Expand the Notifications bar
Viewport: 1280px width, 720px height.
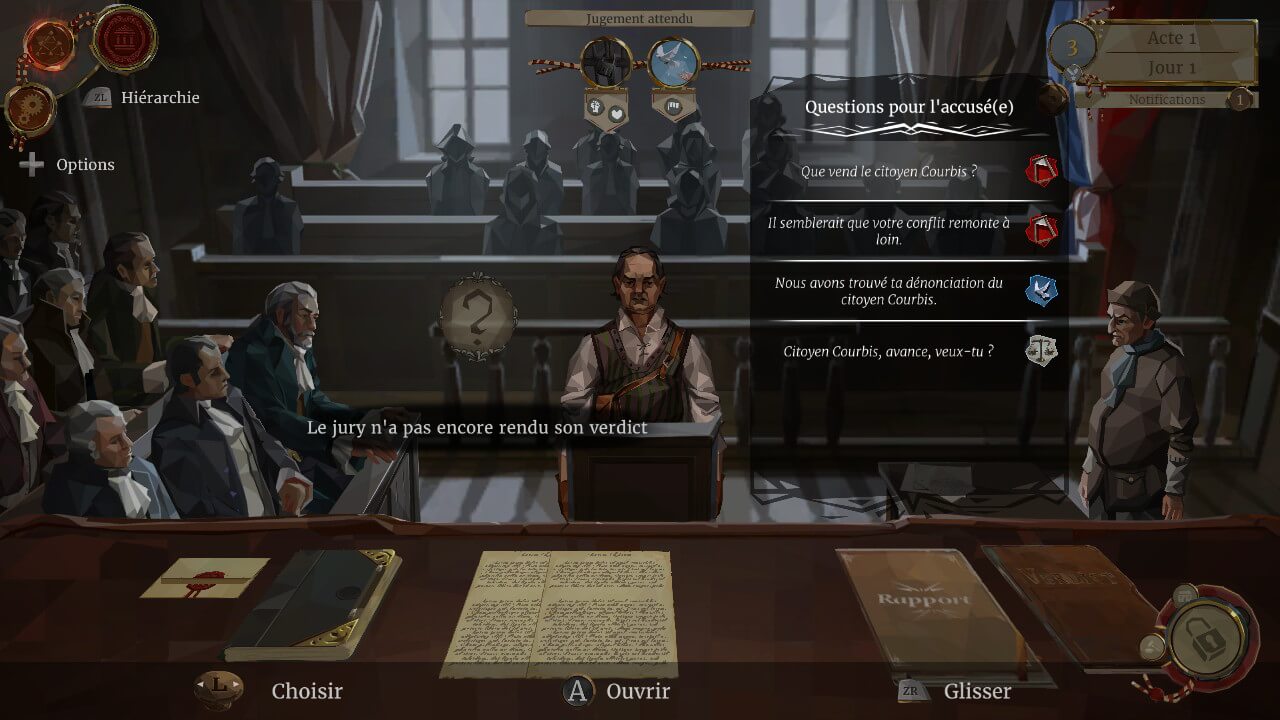pos(1166,99)
